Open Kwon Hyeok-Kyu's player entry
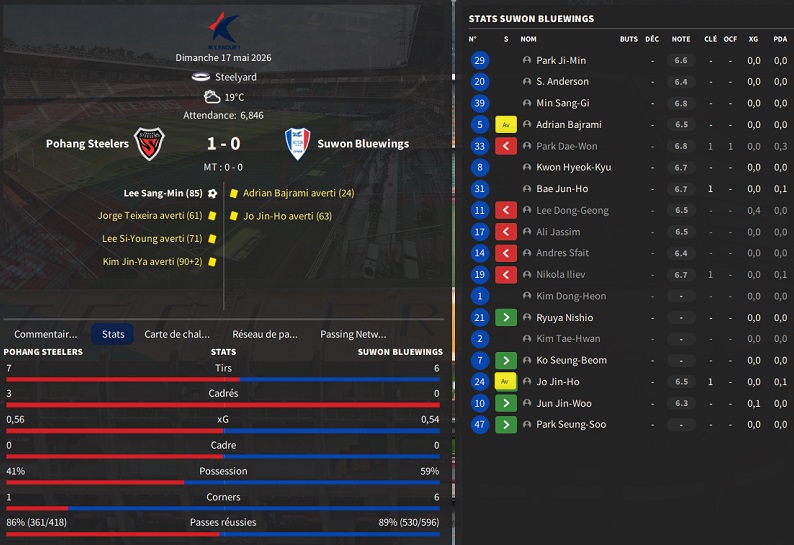This screenshot has height=545, width=794. (573, 168)
